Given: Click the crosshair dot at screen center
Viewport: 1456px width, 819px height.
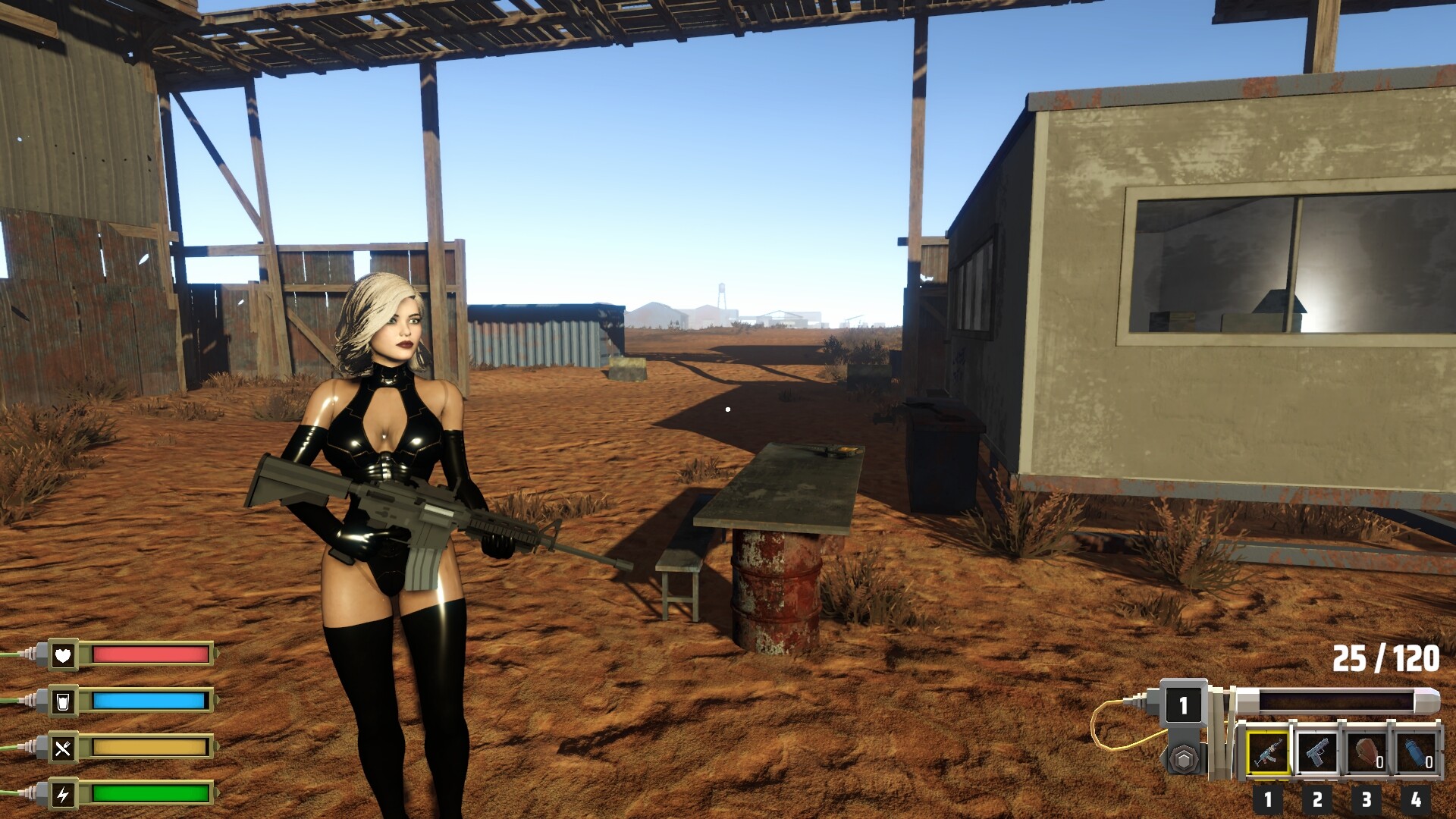Looking at the screenshot, I should point(728,408).
